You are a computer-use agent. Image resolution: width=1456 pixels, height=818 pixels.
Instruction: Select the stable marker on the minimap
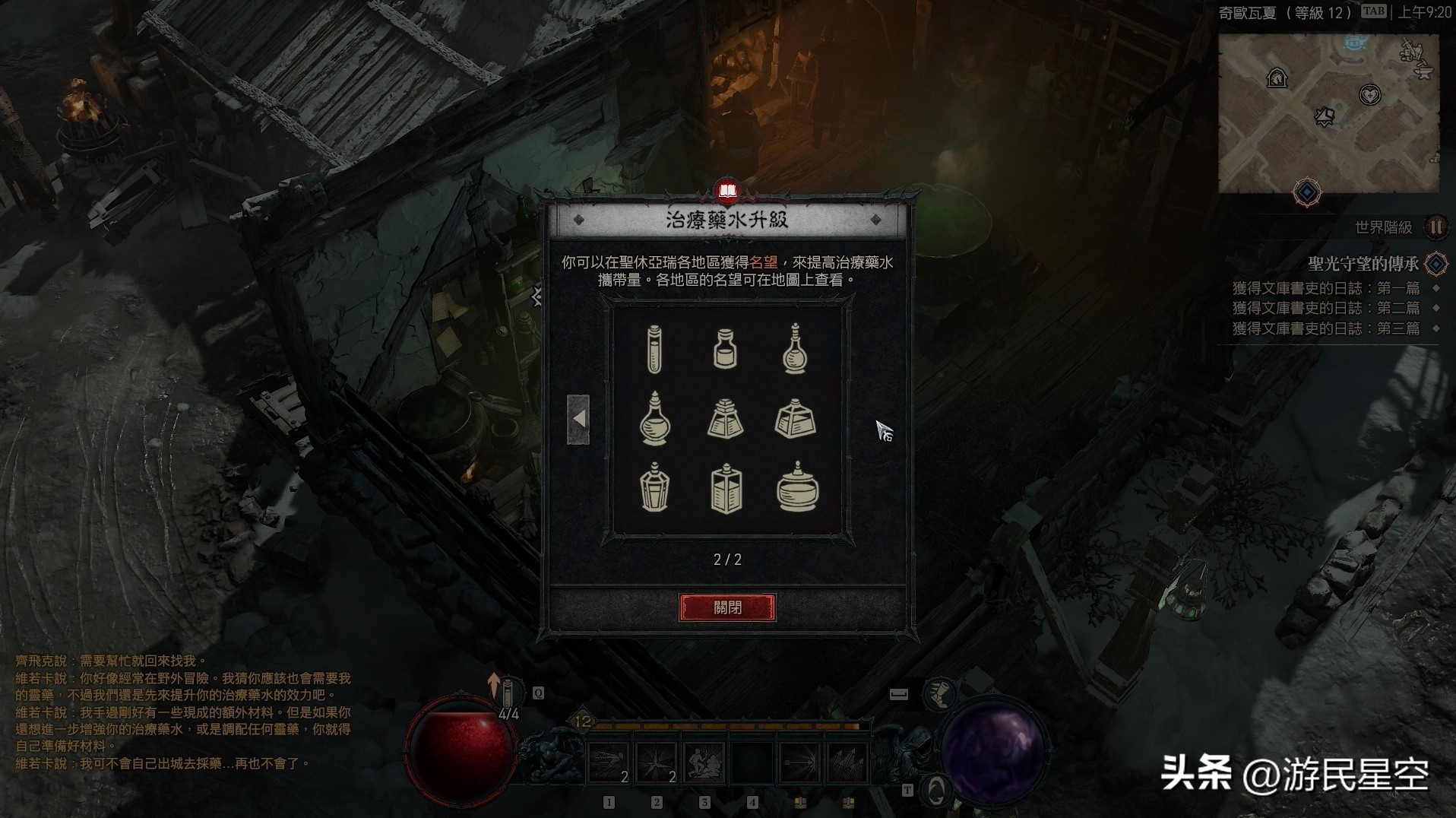(x=1277, y=78)
